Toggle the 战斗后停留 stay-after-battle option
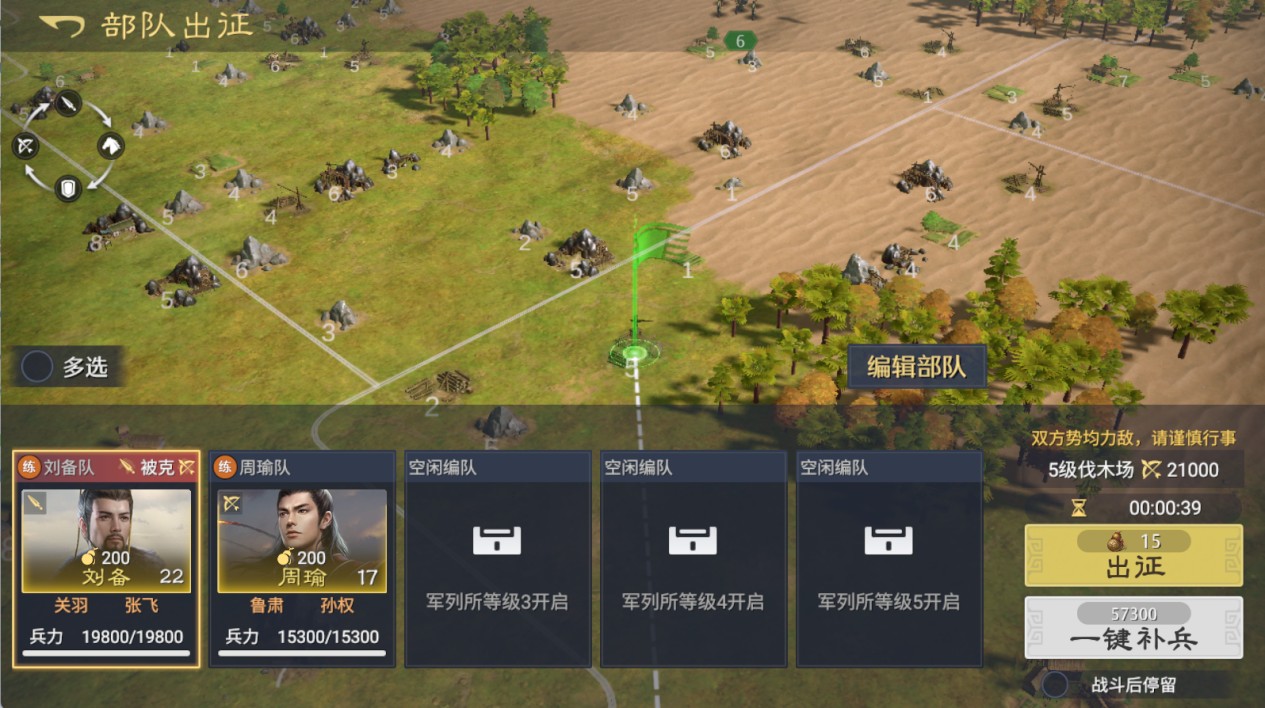This screenshot has width=1265, height=708. pyautogui.click(x=1055, y=685)
